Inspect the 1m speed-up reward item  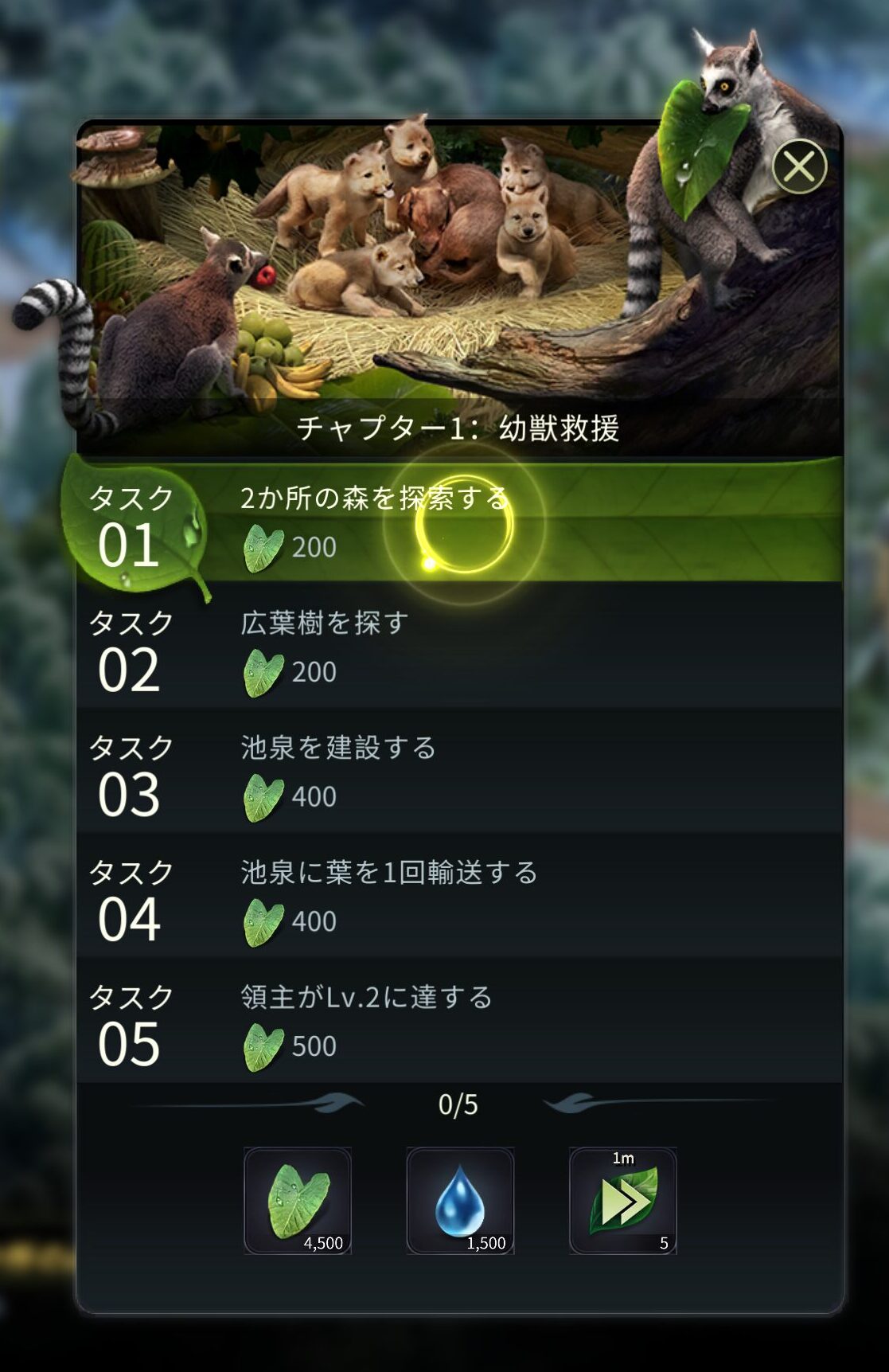coord(622,1201)
